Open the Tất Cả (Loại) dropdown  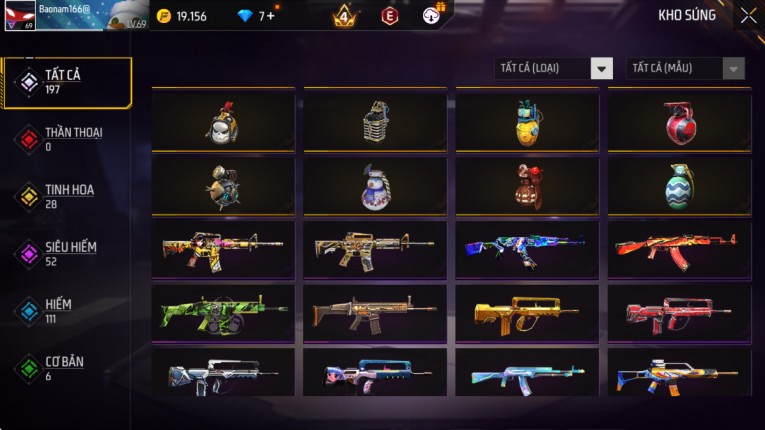click(x=553, y=68)
